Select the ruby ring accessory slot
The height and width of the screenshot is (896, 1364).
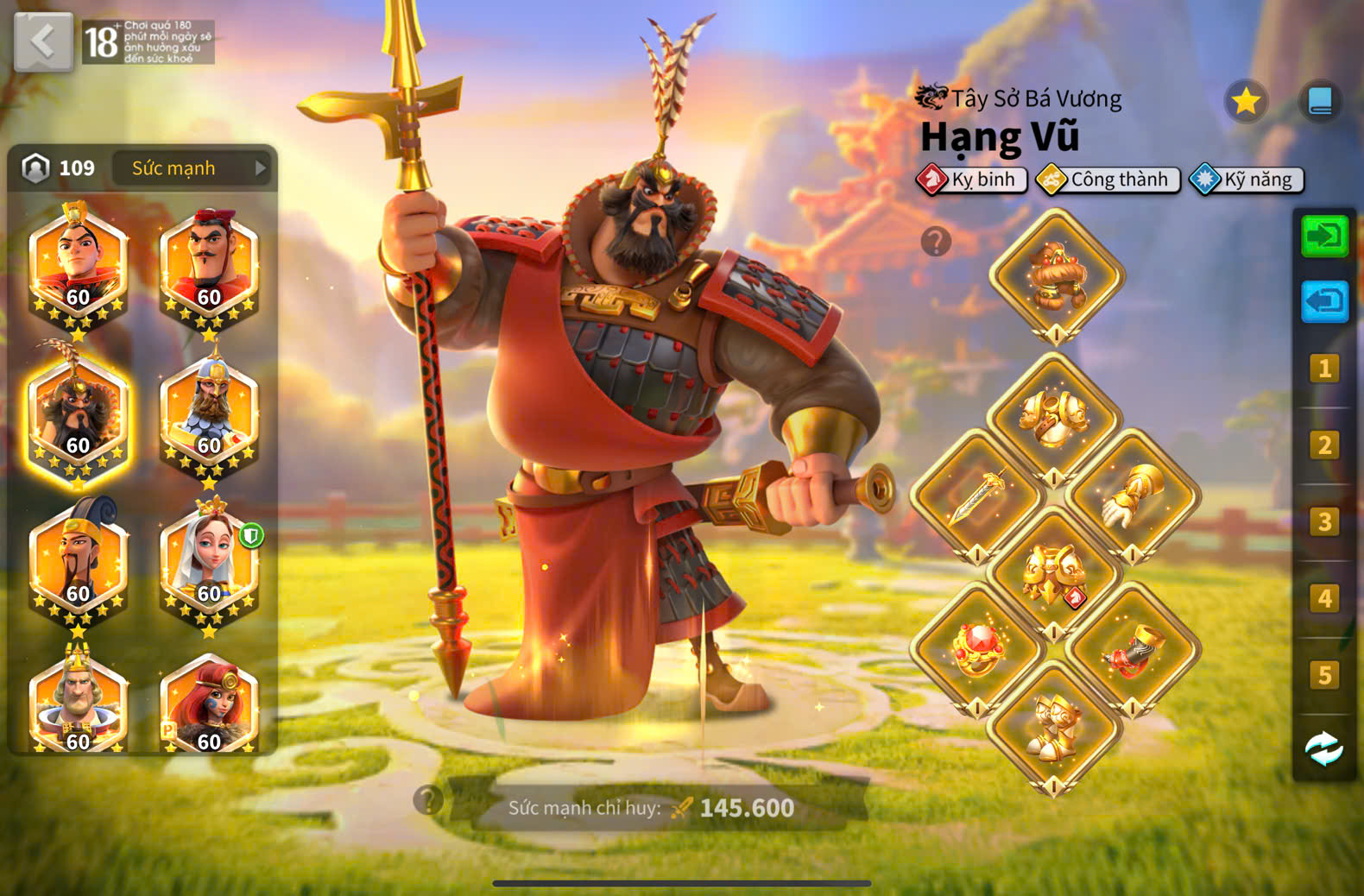[978, 649]
